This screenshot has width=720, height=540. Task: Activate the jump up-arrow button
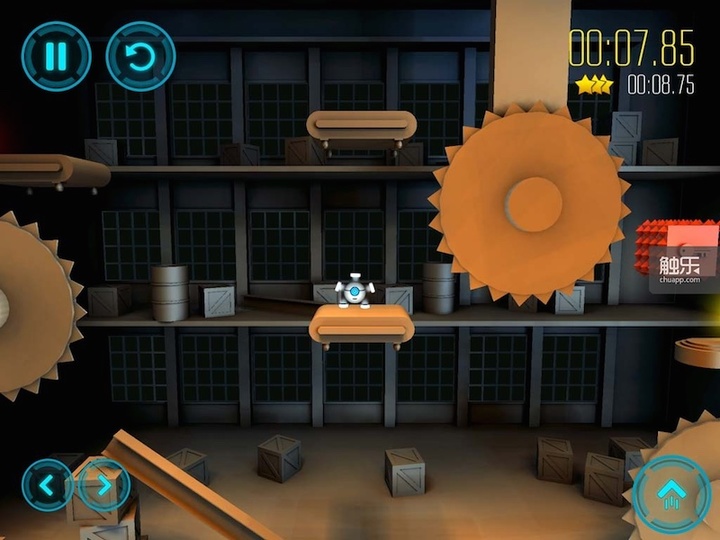(671, 491)
